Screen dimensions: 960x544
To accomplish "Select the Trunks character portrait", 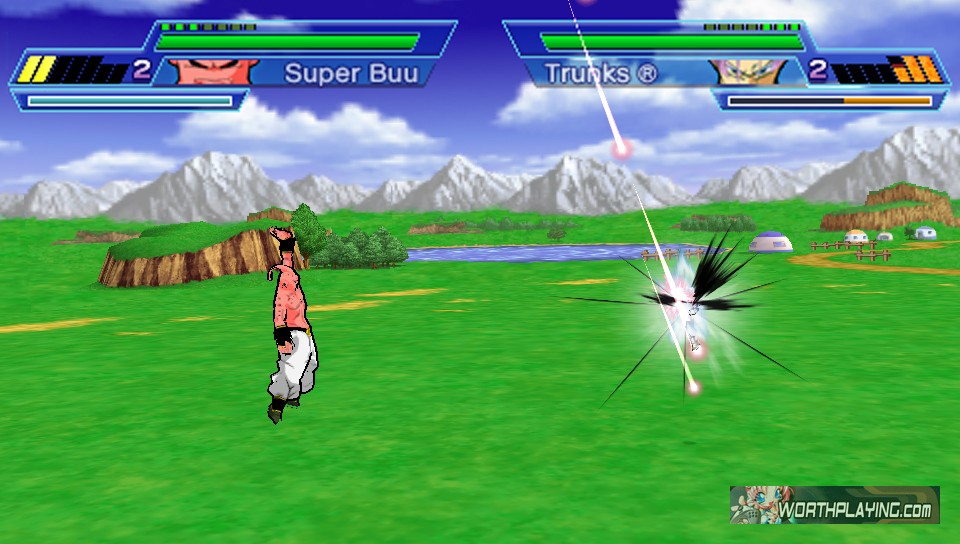I will coord(742,71).
